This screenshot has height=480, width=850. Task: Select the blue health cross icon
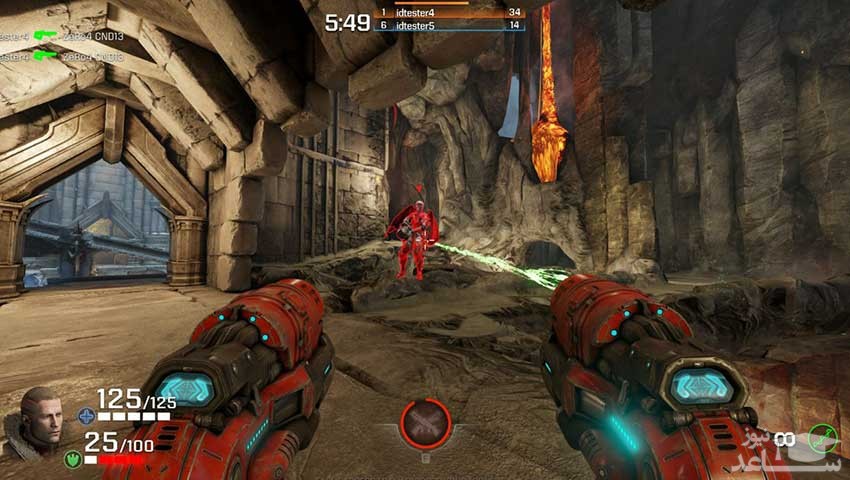[86, 415]
